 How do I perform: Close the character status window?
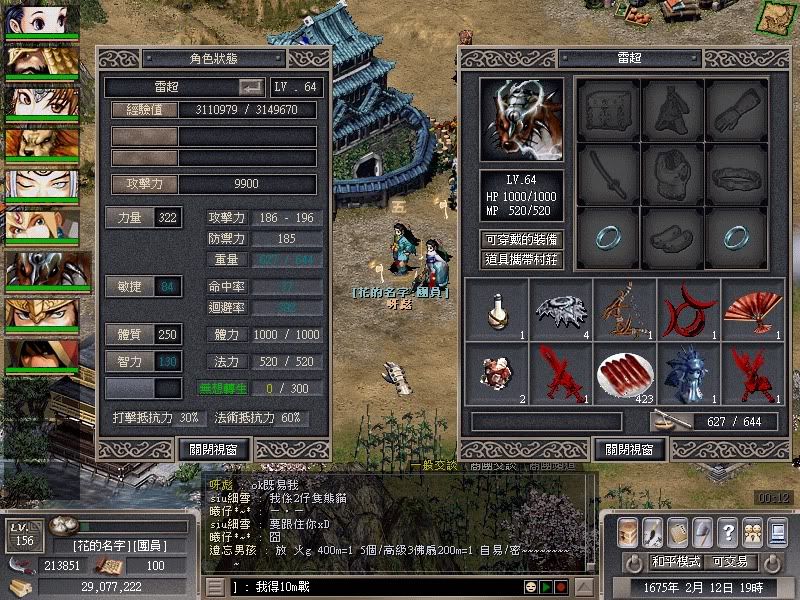coord(213,449)
